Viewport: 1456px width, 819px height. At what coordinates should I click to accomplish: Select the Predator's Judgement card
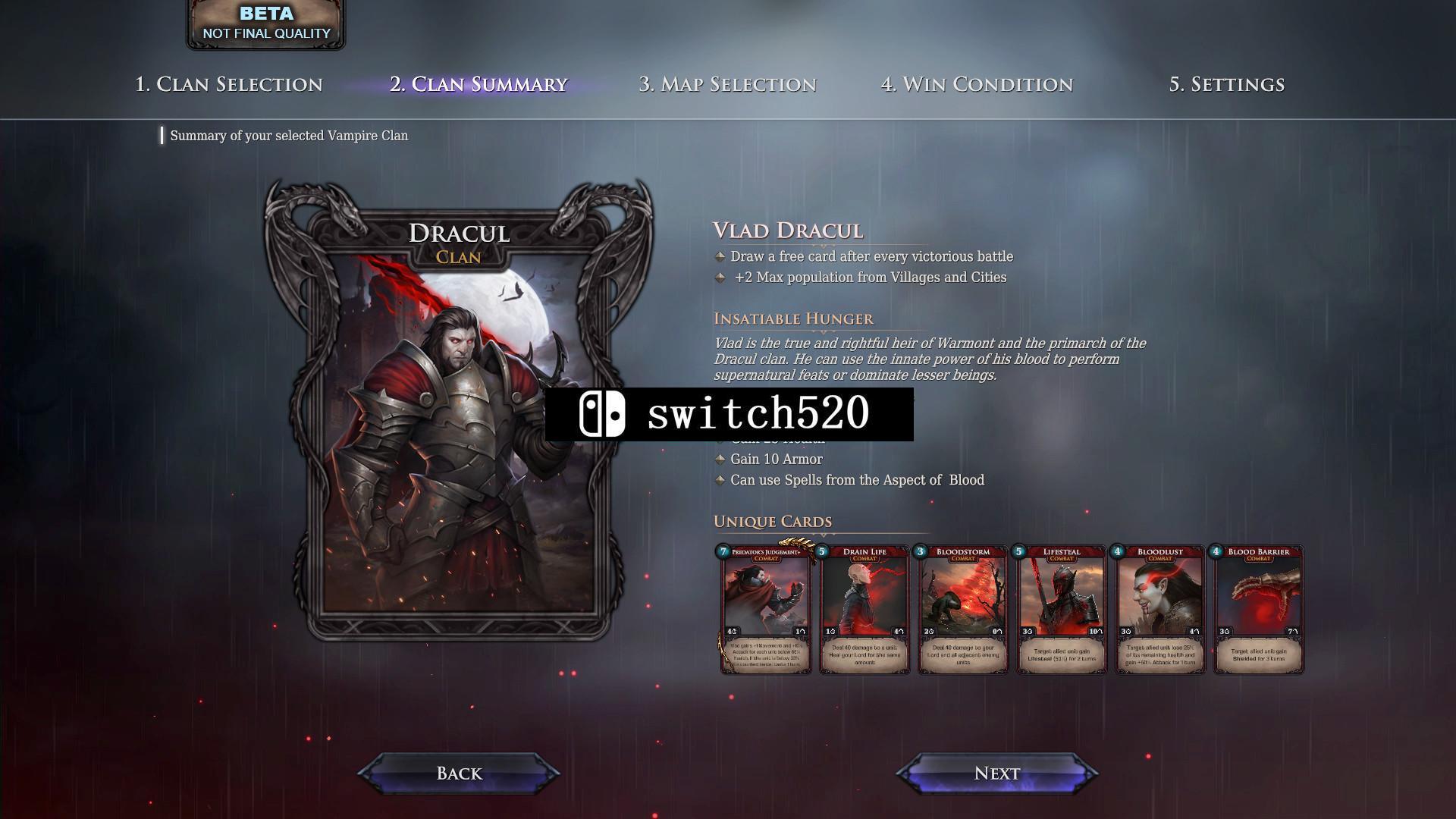766,609
